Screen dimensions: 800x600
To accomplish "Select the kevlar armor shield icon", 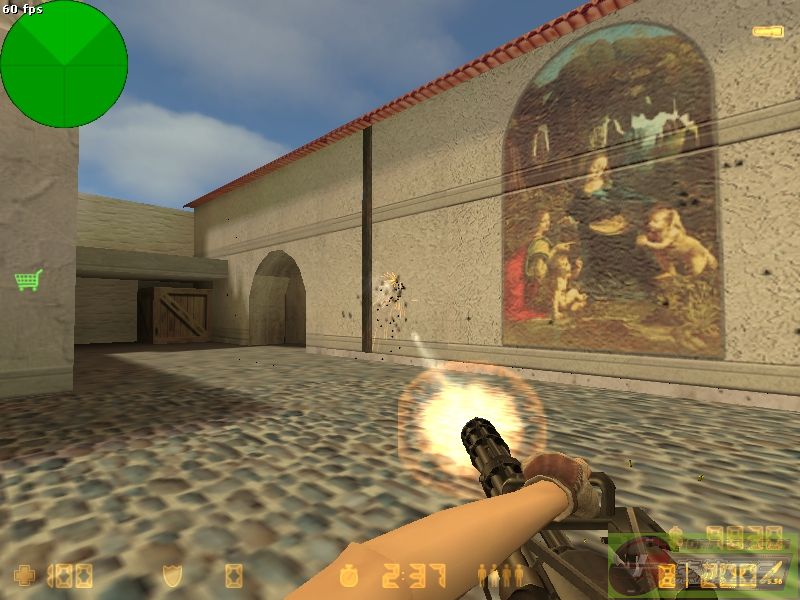I will (172, 576).
